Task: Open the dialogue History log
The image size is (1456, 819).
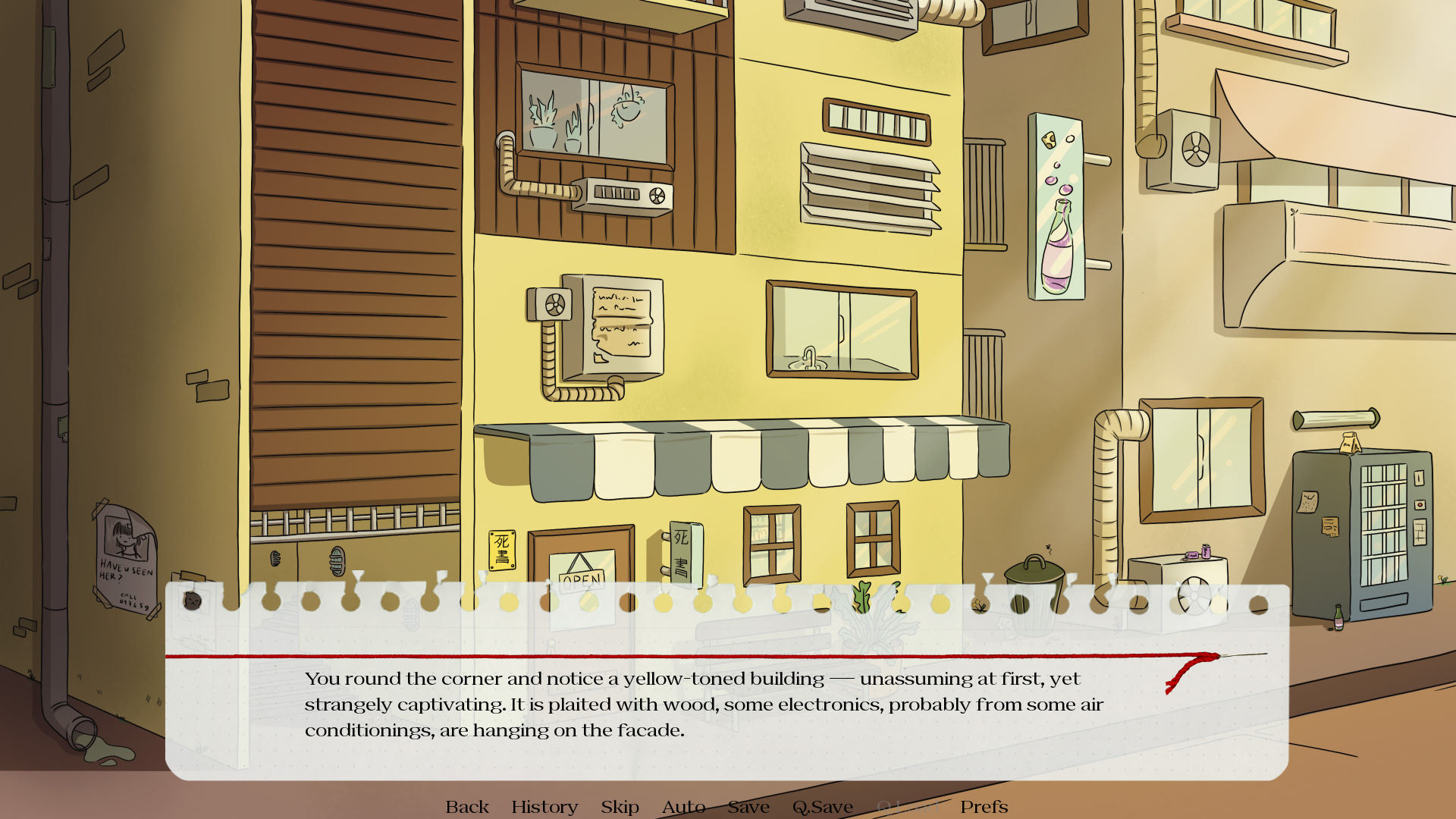Action: (544, 807)
